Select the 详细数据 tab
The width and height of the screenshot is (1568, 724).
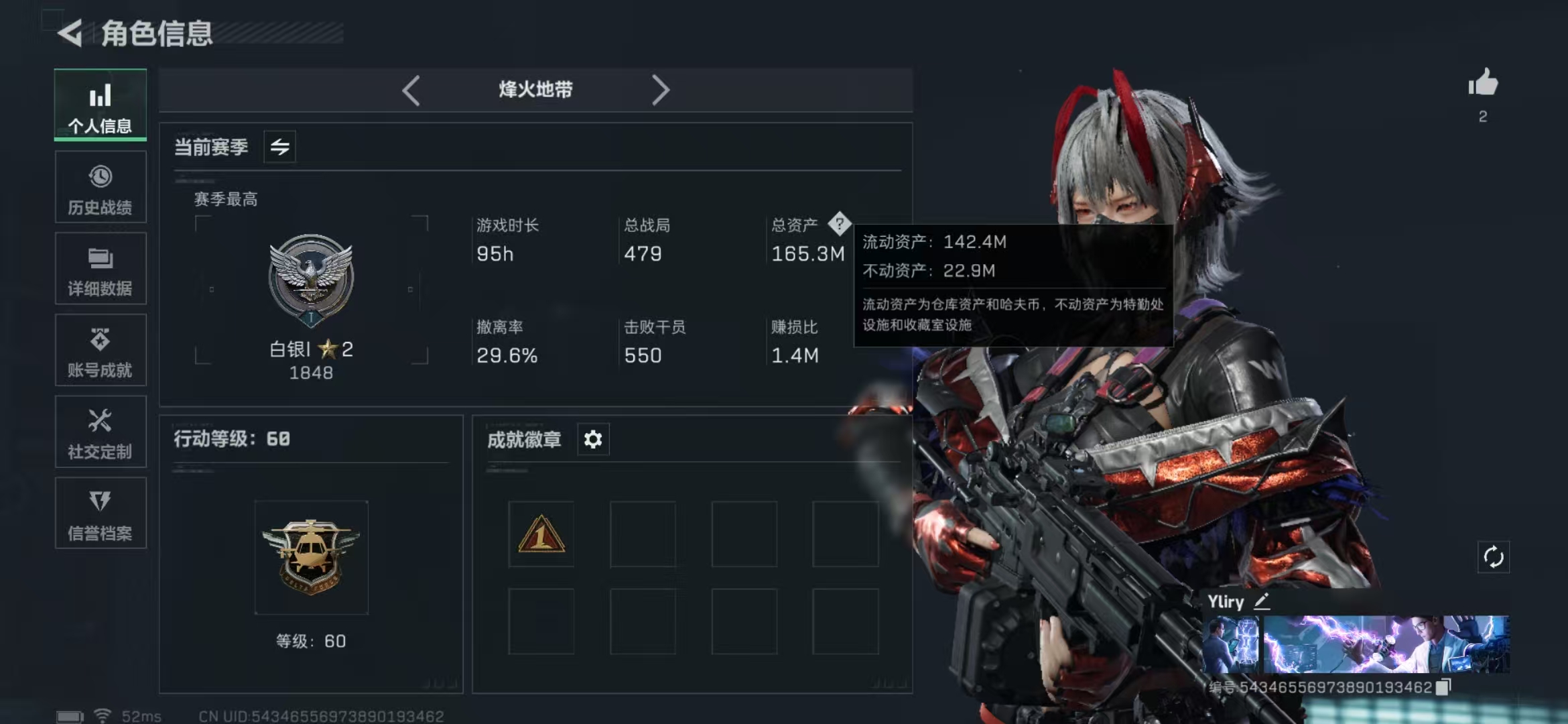pyautogui.click(x=101, y=269)
